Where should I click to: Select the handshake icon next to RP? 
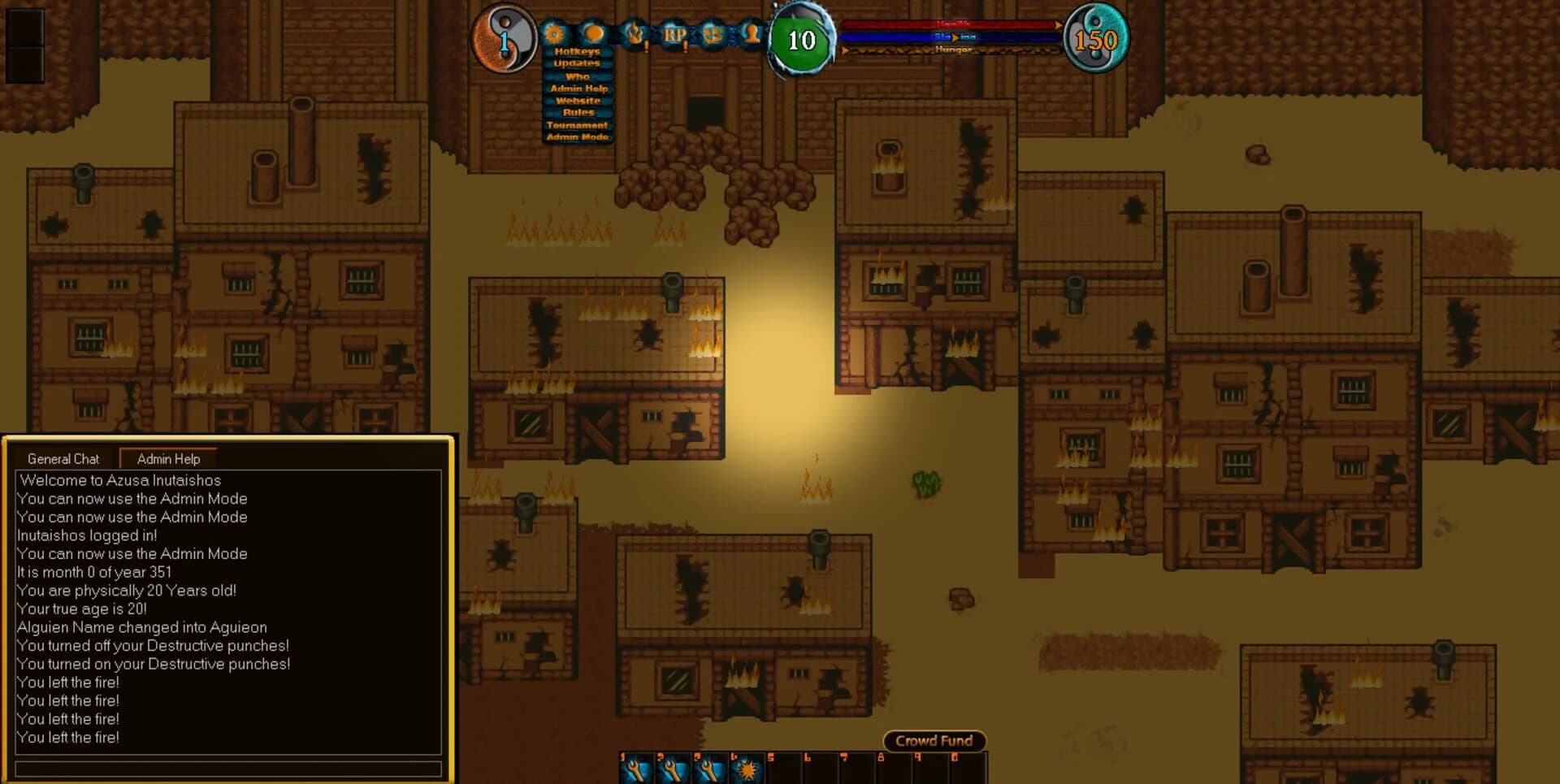click(x=713, y=35)
